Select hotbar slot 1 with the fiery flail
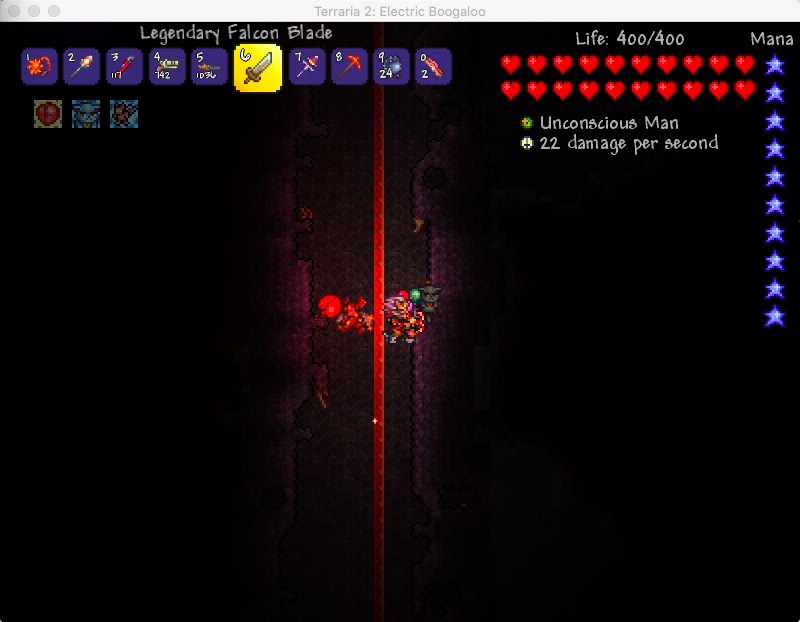 [x=38, y=68]
